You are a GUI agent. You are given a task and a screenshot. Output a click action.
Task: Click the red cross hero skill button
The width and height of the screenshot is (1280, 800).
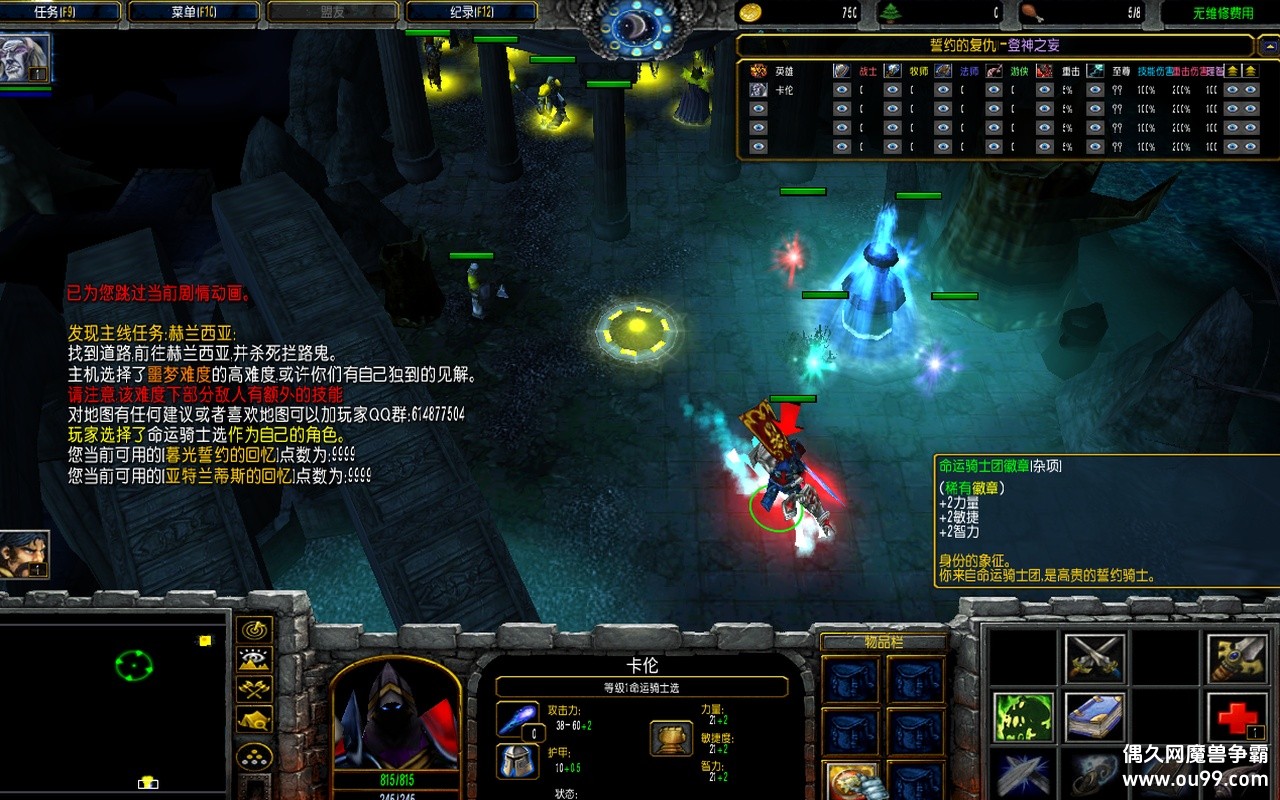pyautogui.click(x=1236, y=716)
